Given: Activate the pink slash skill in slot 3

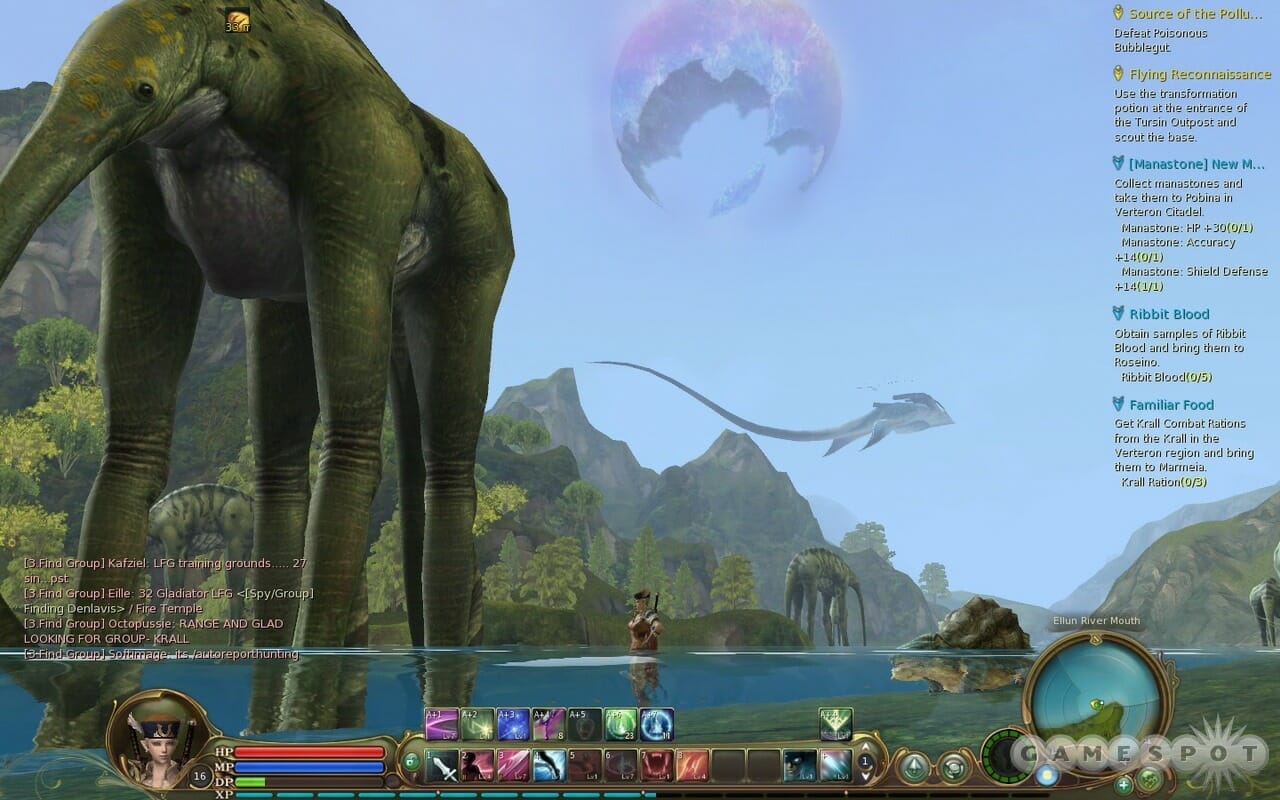Looking at the screenshot, I should 513,765.
